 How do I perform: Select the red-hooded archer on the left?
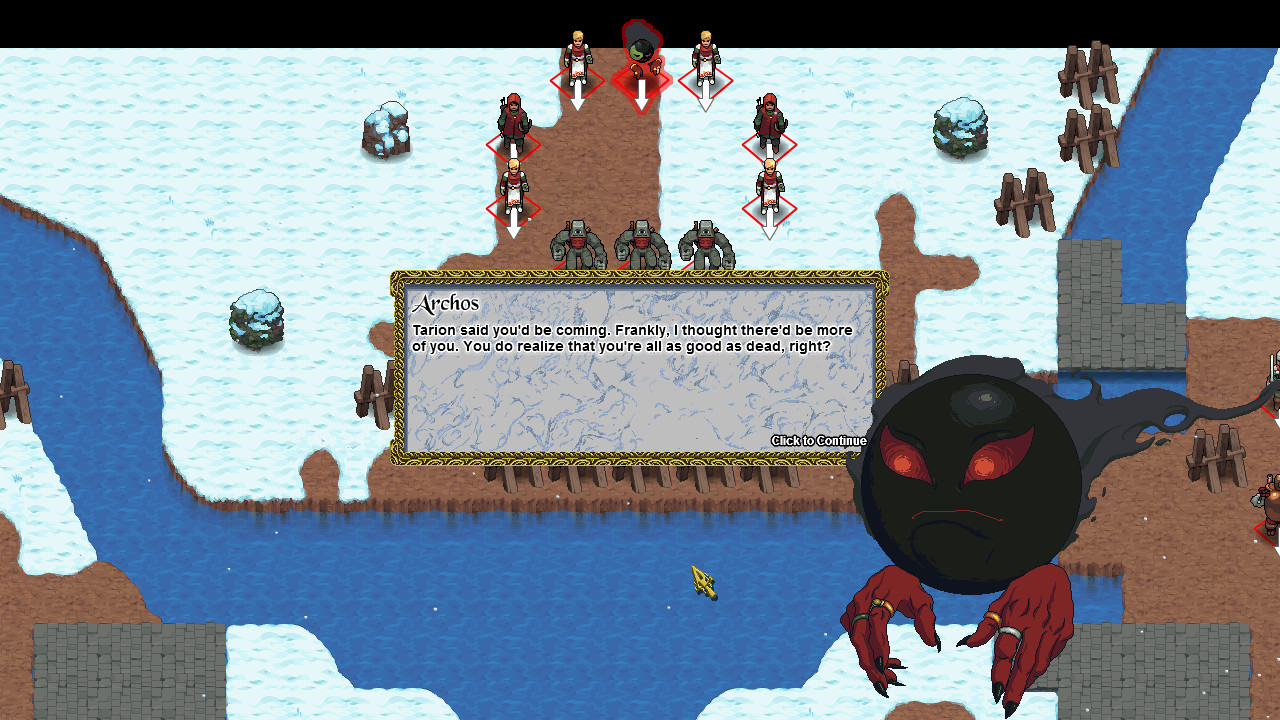(x=513, y=118)
